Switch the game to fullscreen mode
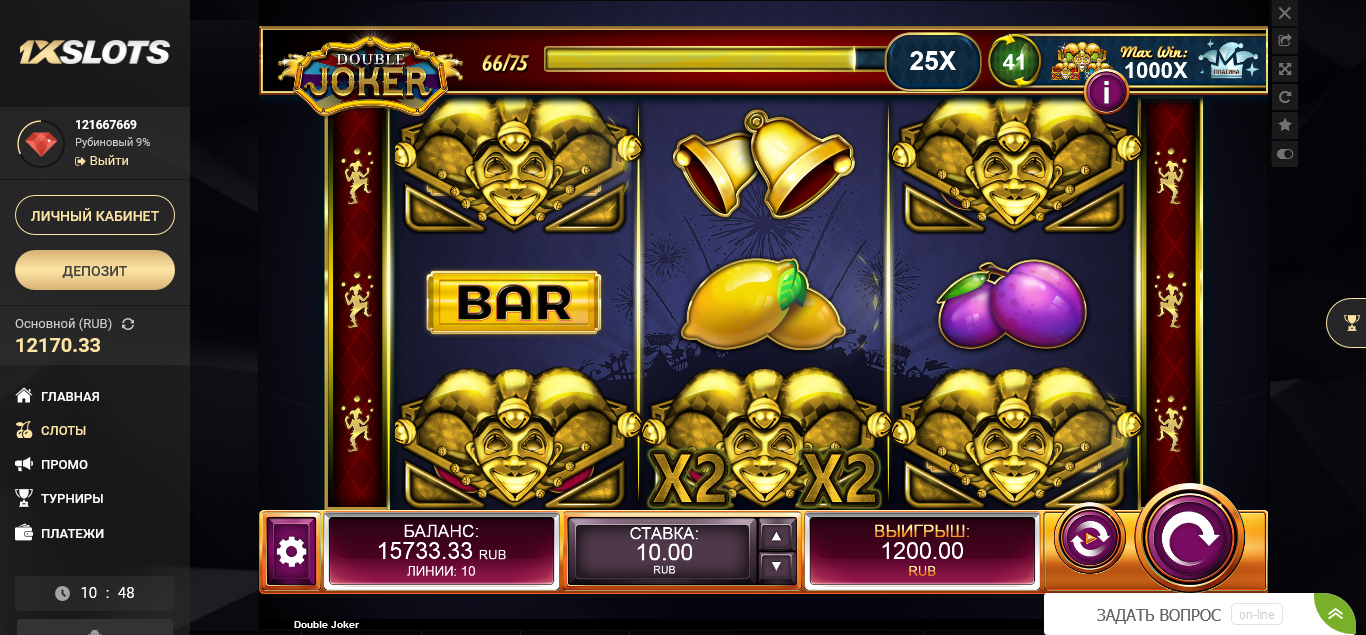The height and width of the screenshot is (635, 1366). [1285, 69]
